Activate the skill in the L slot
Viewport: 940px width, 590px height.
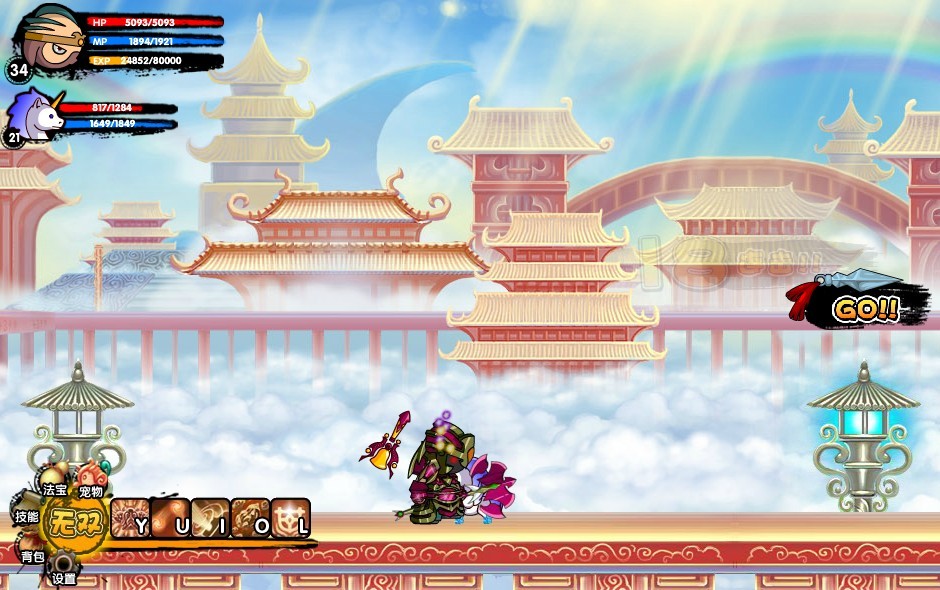click(290, 518)
